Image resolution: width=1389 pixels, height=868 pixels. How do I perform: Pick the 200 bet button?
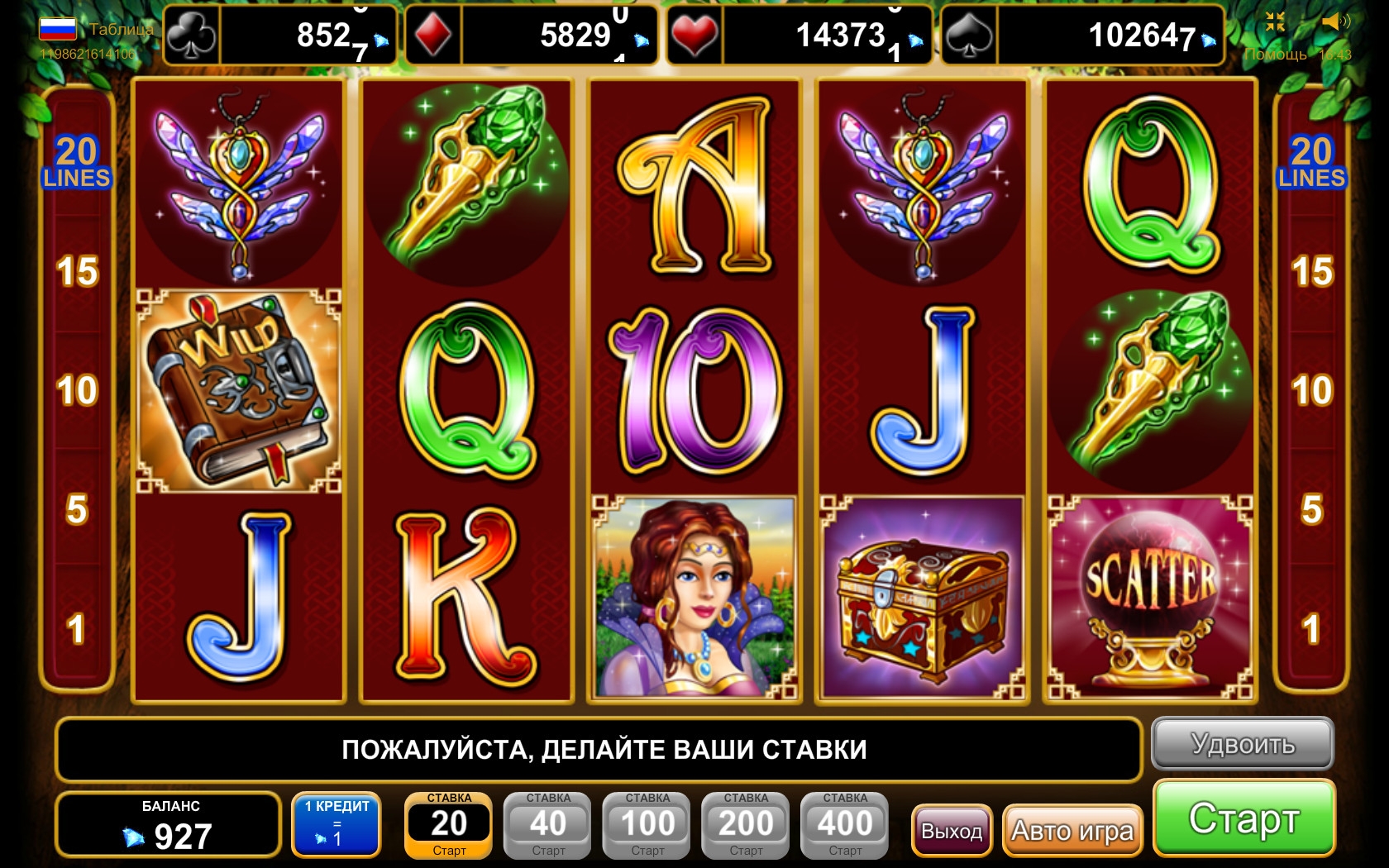(746, 825)
